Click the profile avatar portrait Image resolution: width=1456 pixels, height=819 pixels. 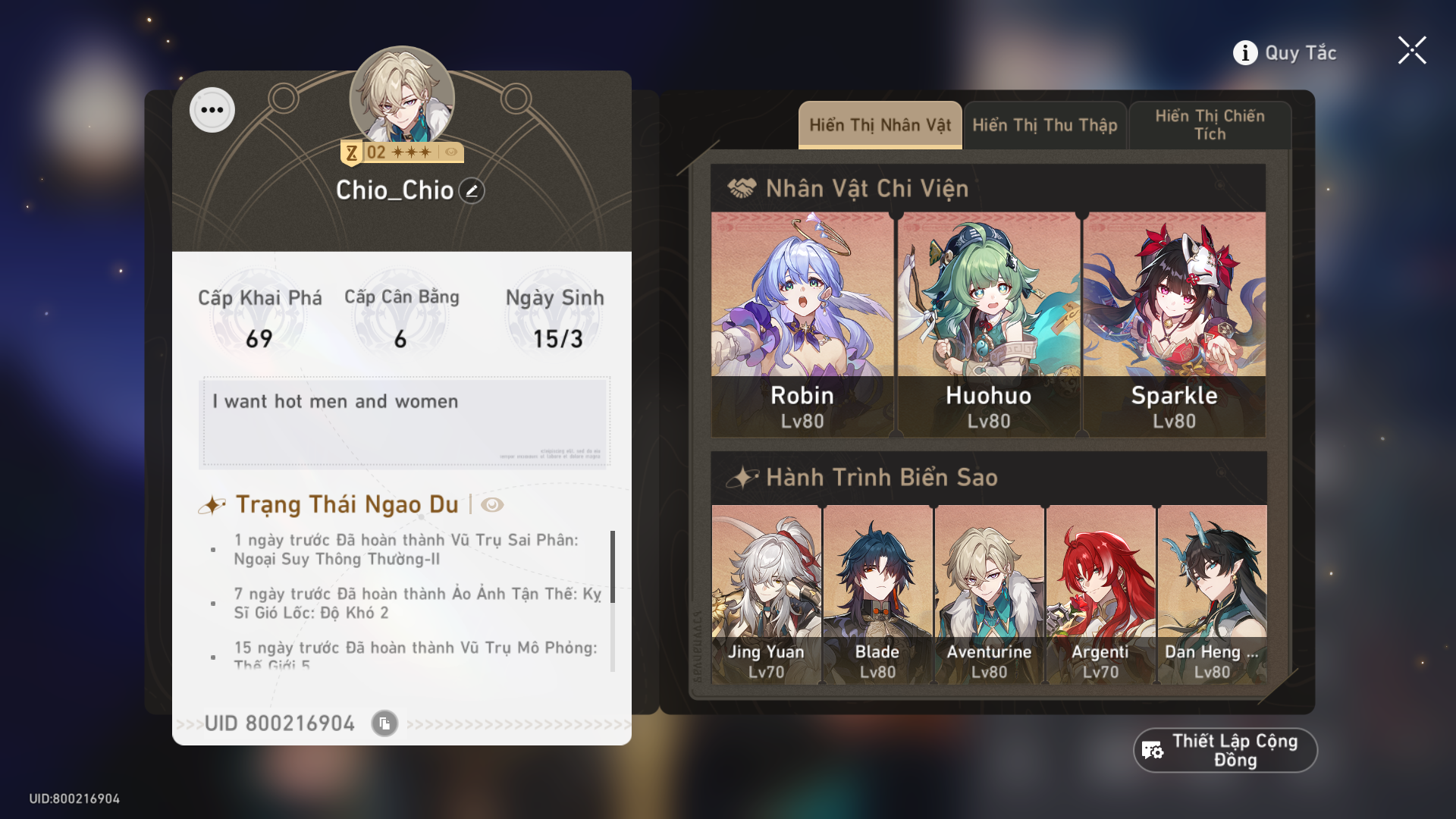pos(402,96)
